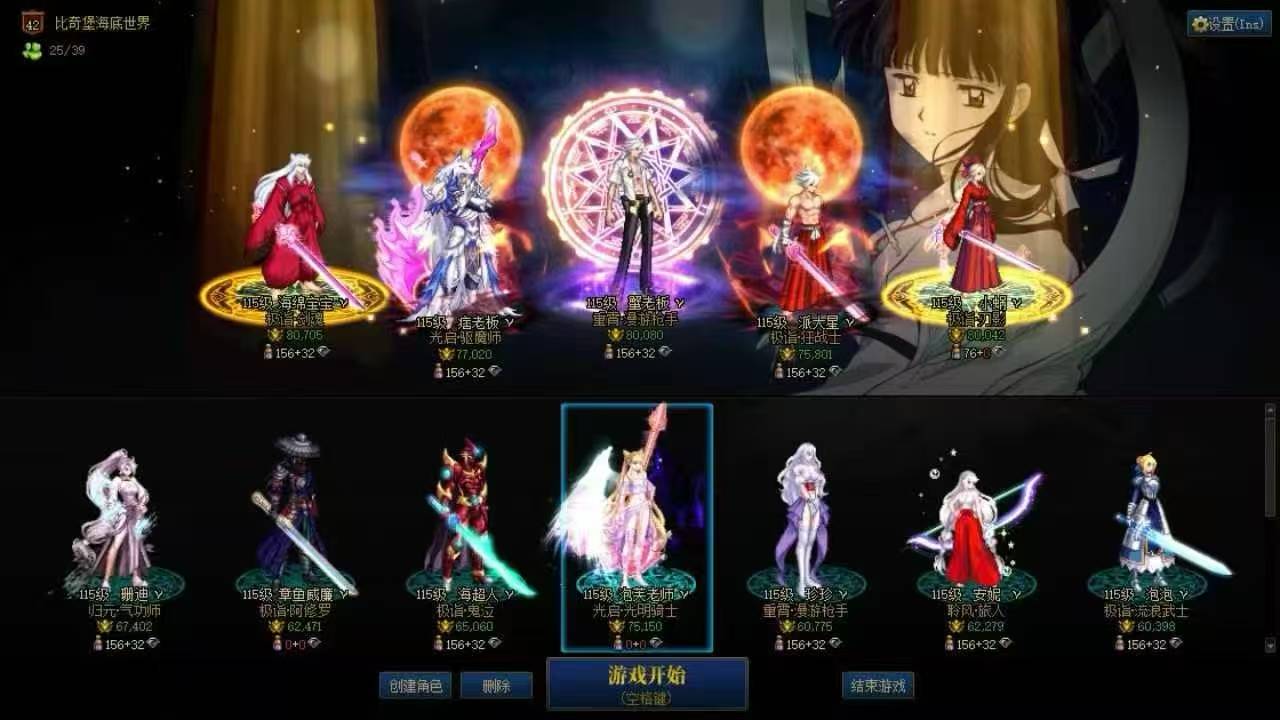Click the fatigue bottle icon under 泡芙老师

[617, 641]
